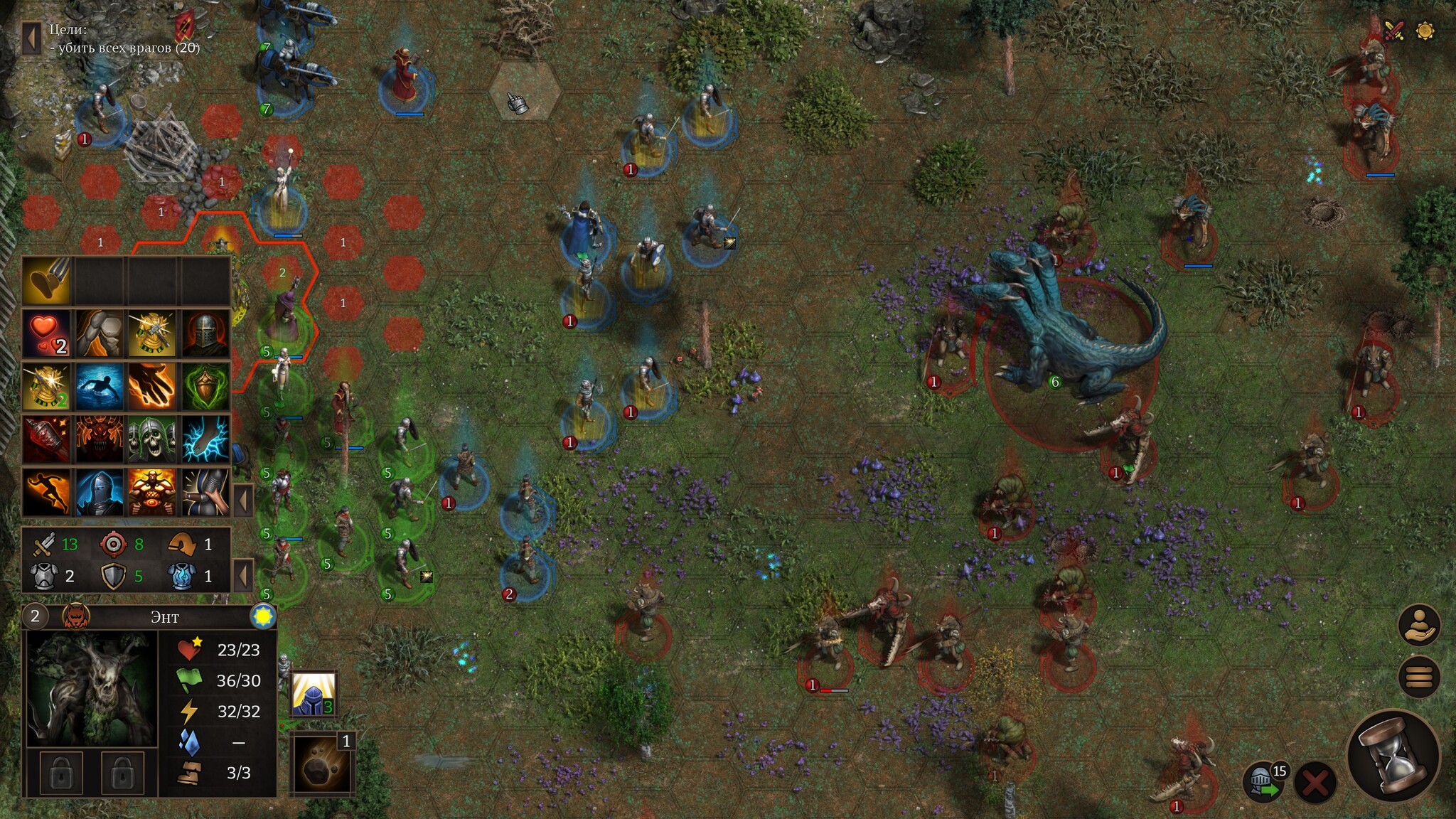Collapse the perk grid with side arrow
Screen dimensions: 1456x819
click(243, 500)
